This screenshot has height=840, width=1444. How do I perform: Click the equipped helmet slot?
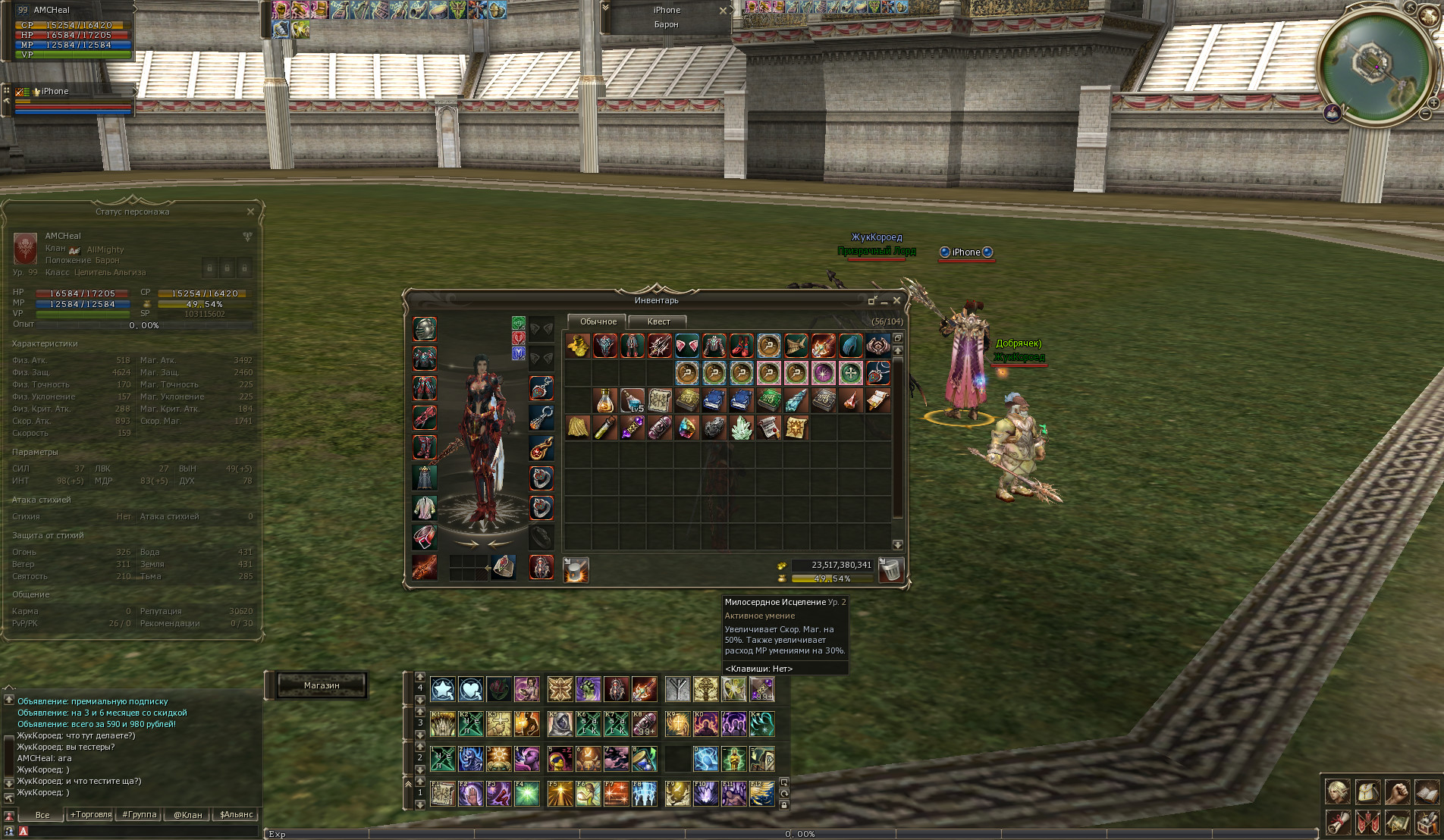pyautogui.click(x=425, y=329)
